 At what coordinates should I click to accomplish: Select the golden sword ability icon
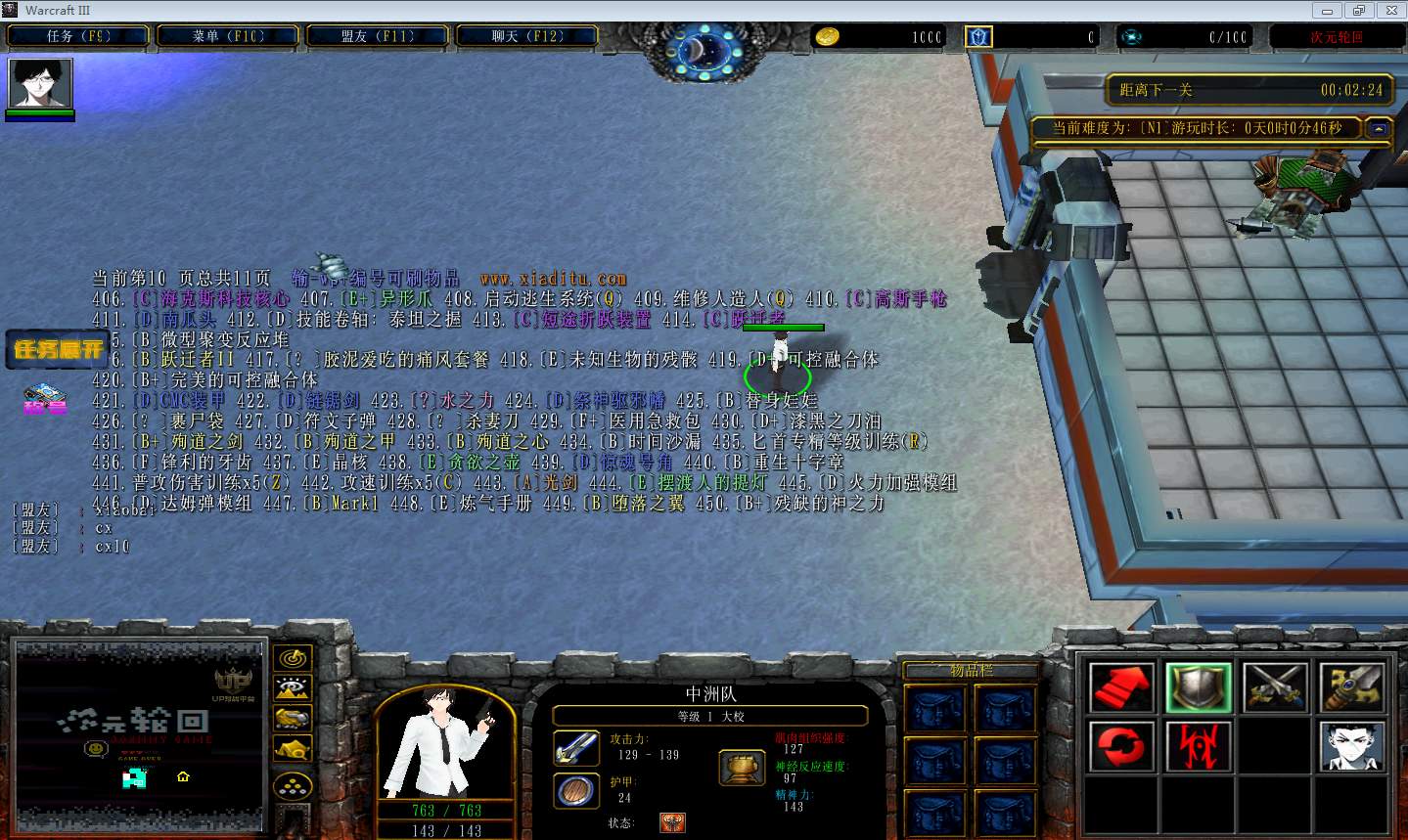[1350, 686]
